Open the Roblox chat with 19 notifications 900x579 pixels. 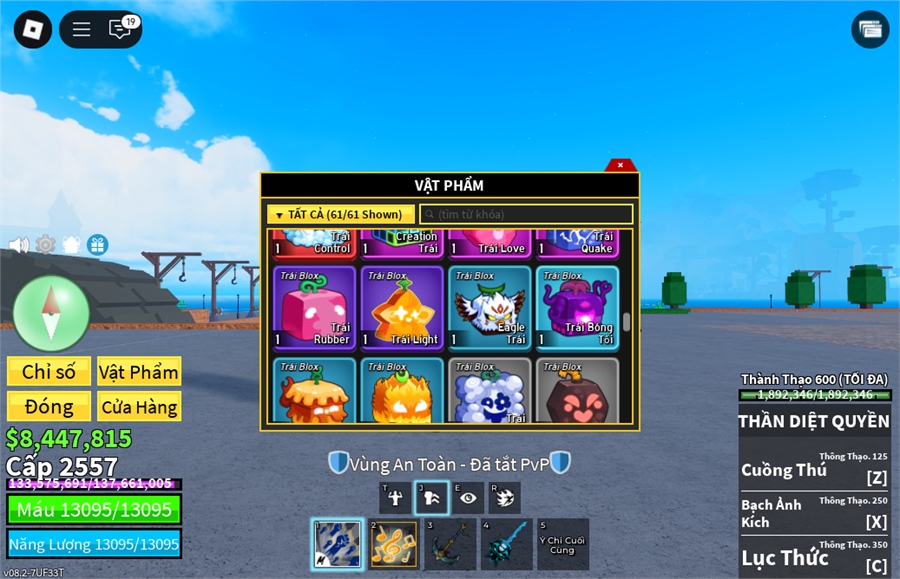pyautogui.click(x=121, y=29)
